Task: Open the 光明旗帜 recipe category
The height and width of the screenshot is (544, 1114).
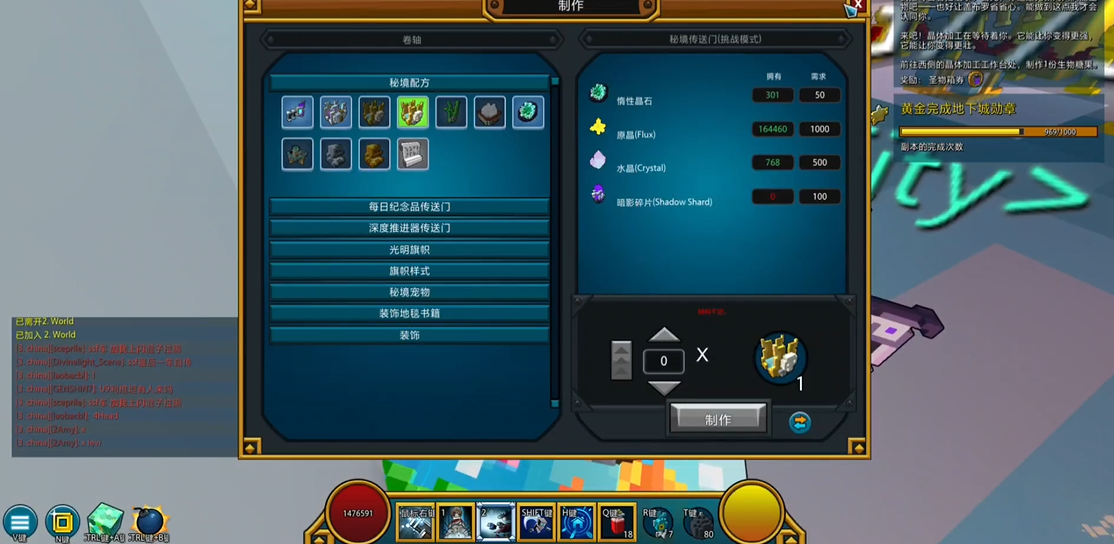Action: (x=409, y=250)
